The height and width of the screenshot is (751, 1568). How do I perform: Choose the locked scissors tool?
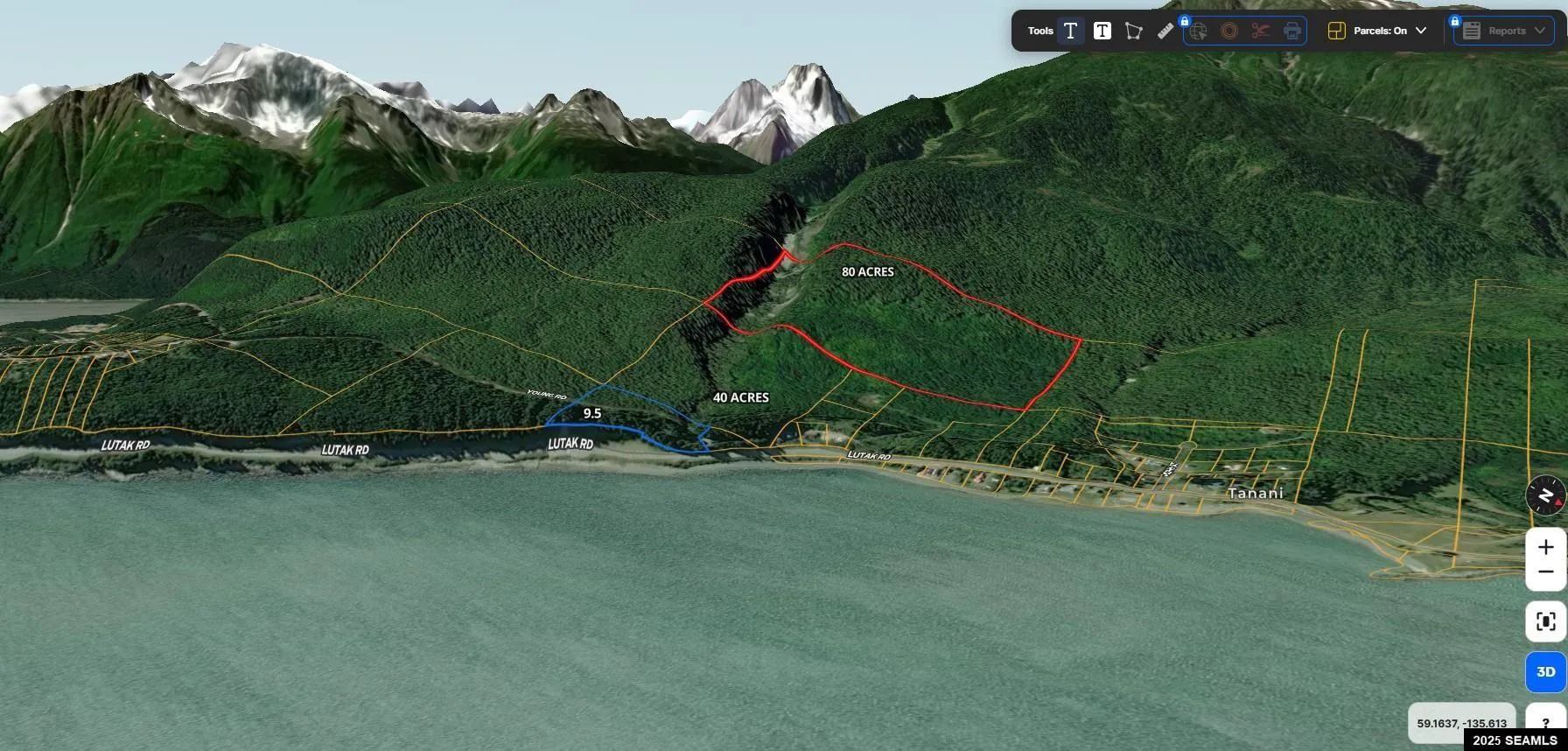click(x=1261, y=32)
